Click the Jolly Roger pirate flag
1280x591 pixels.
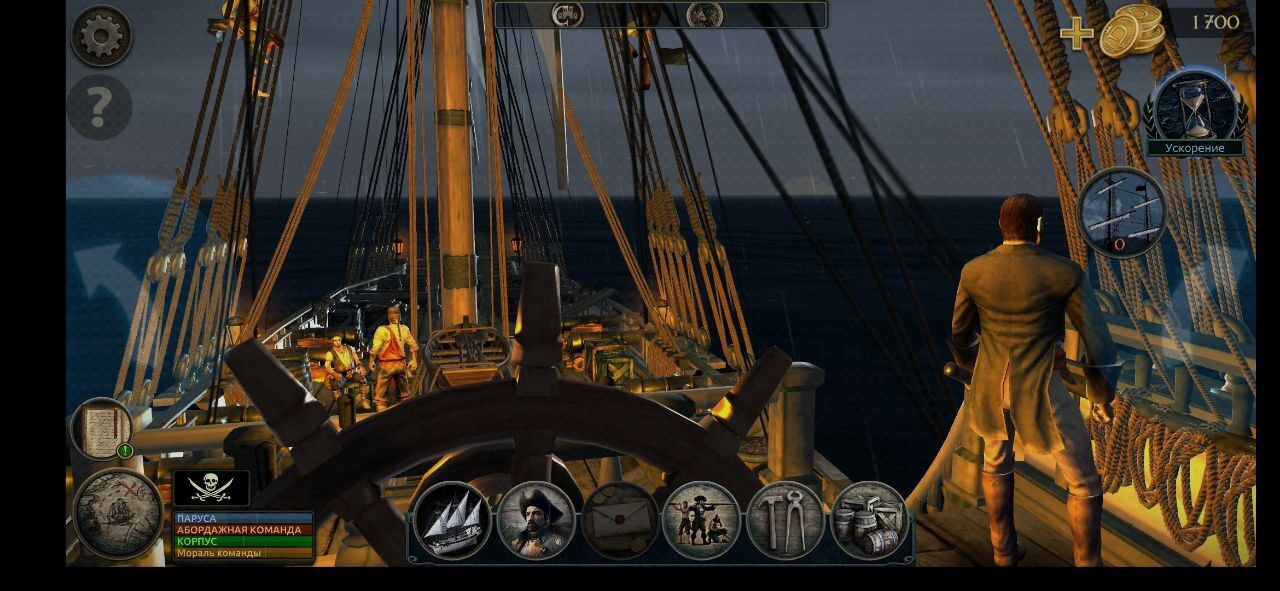211,487
